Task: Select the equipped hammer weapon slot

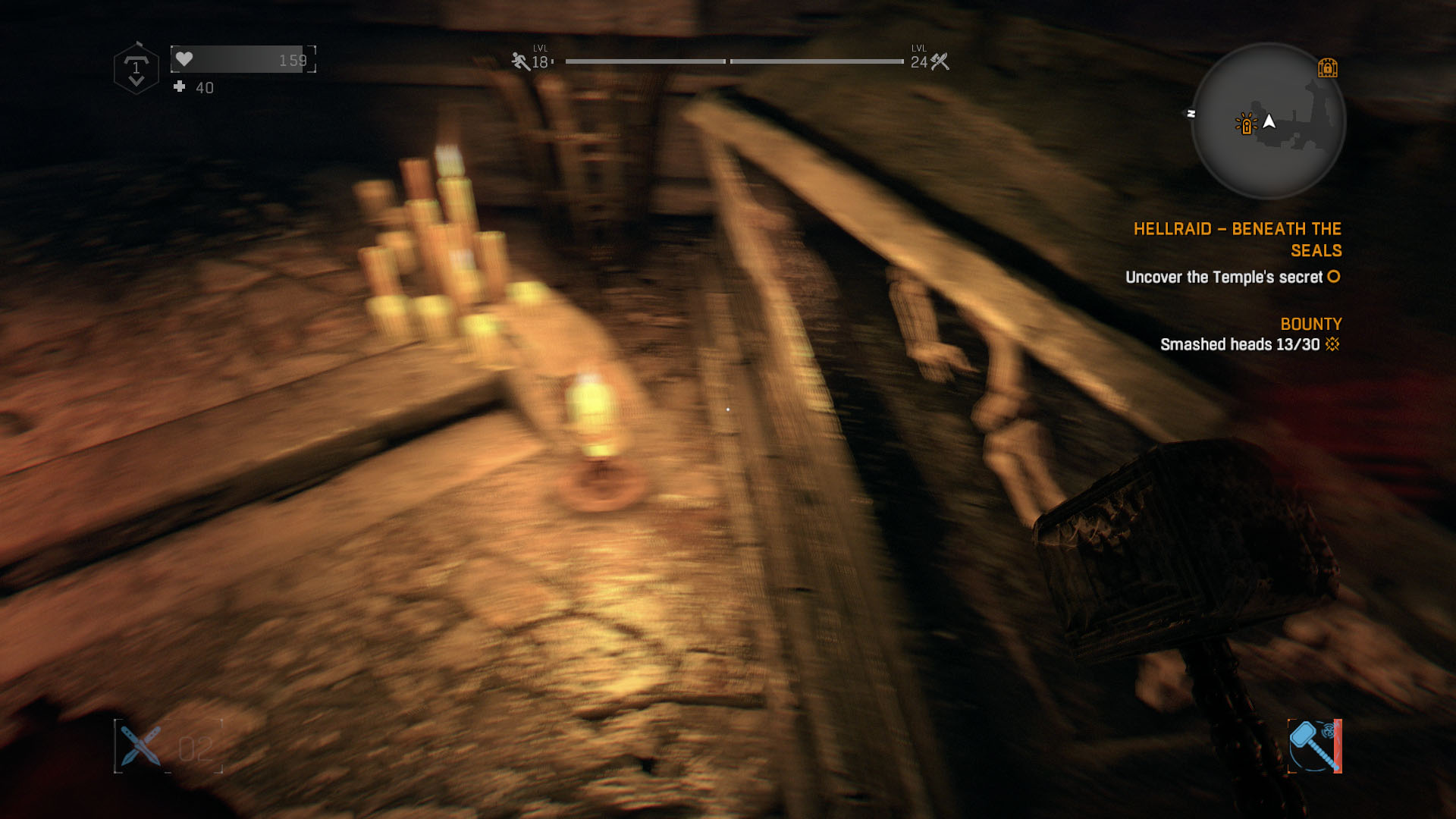Action: pyautogui.click(x=1314, y=746)
